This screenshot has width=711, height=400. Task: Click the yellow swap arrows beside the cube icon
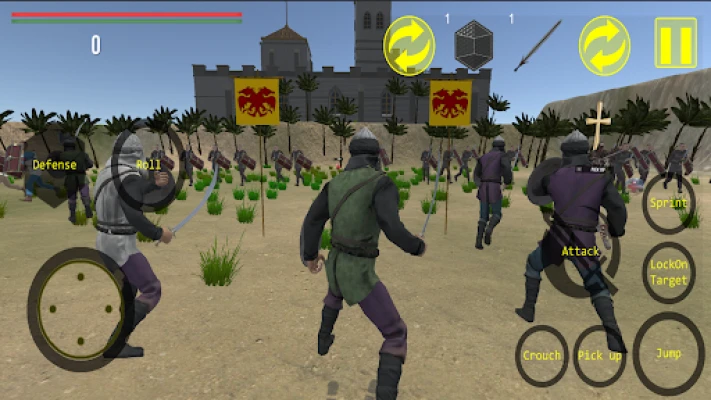point(409,45)
